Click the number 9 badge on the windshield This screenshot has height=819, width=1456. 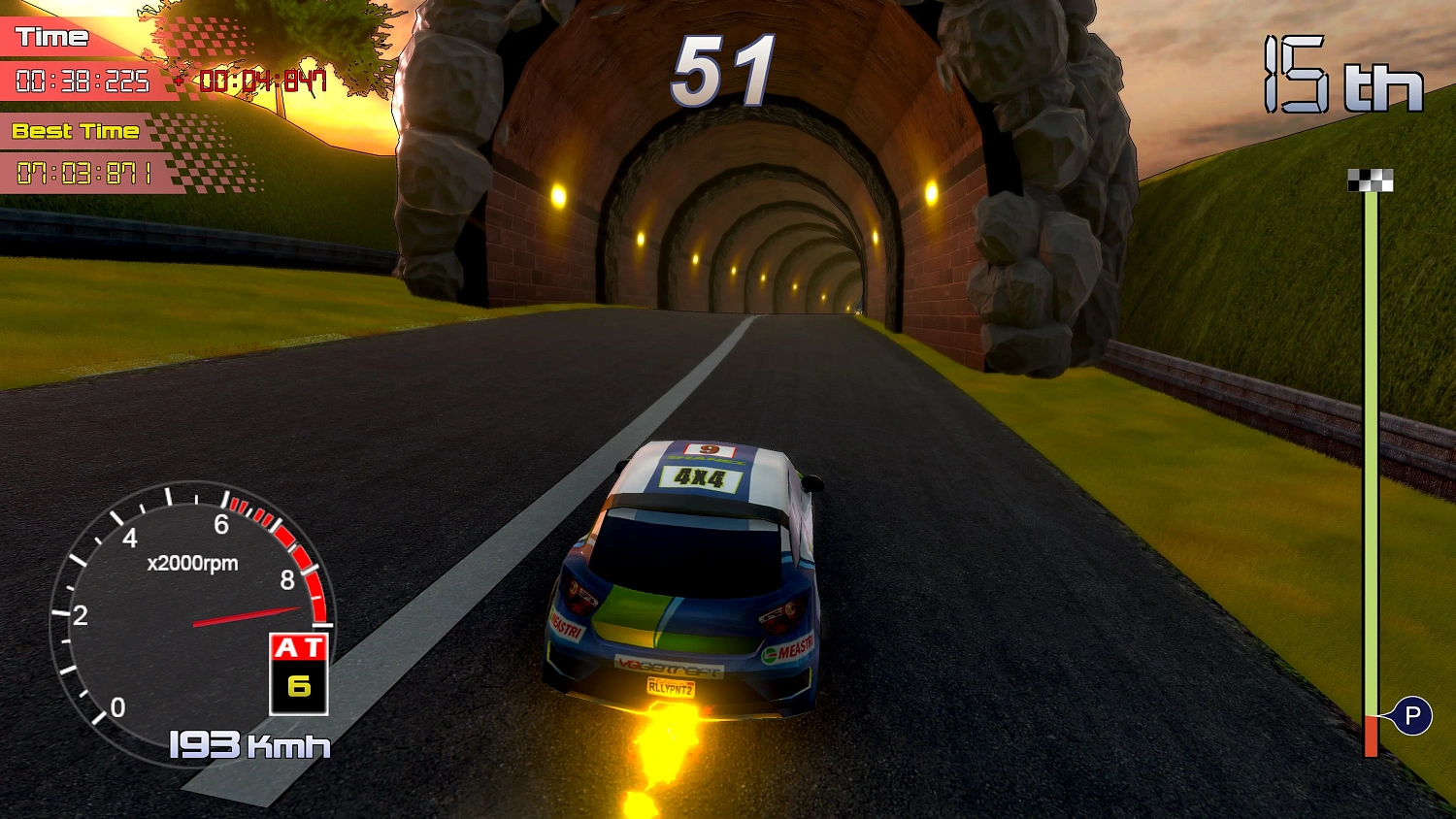click(x=708, y=448)
